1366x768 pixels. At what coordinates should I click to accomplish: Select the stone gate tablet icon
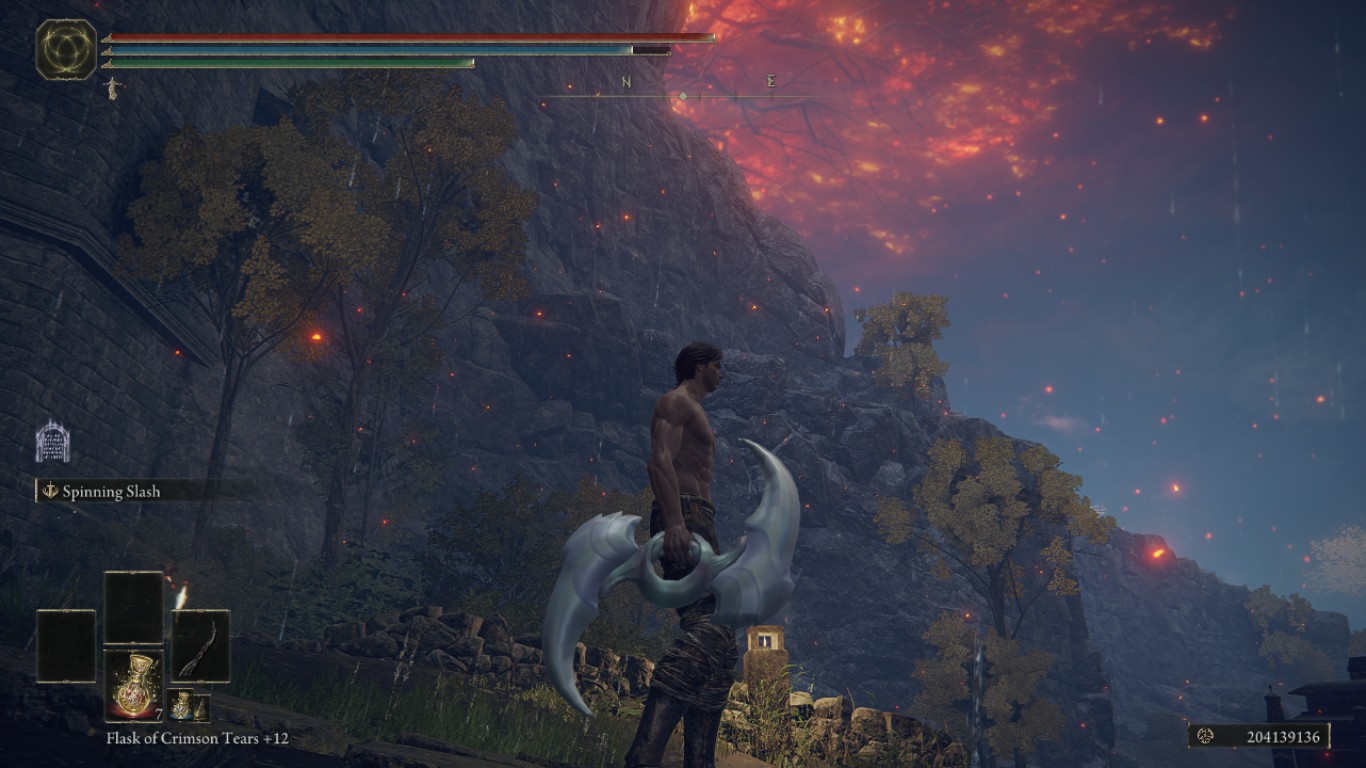click(52, 442)
